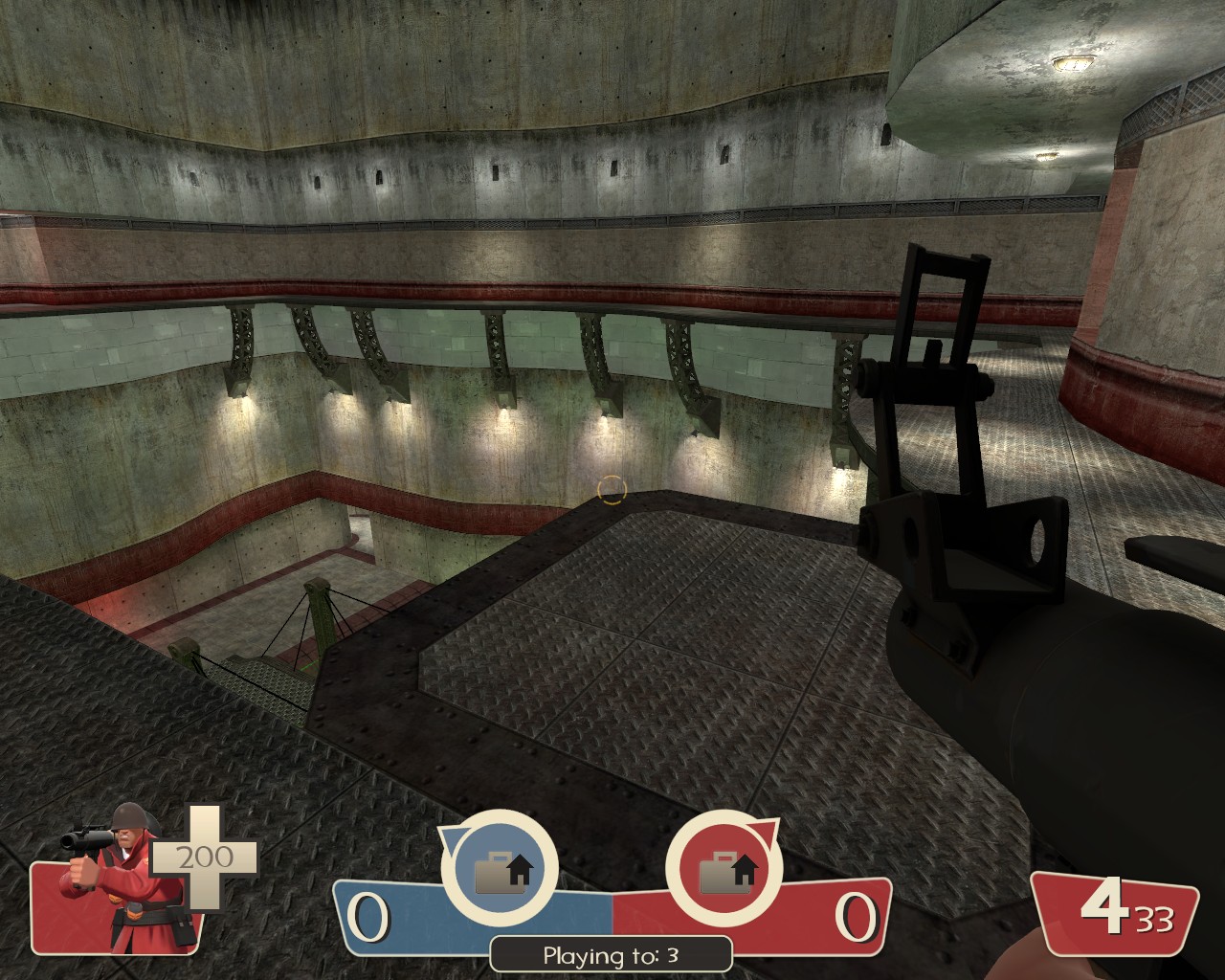
Task: Click the red intelligence briefcase indicator
Action: tap(724, 869)
